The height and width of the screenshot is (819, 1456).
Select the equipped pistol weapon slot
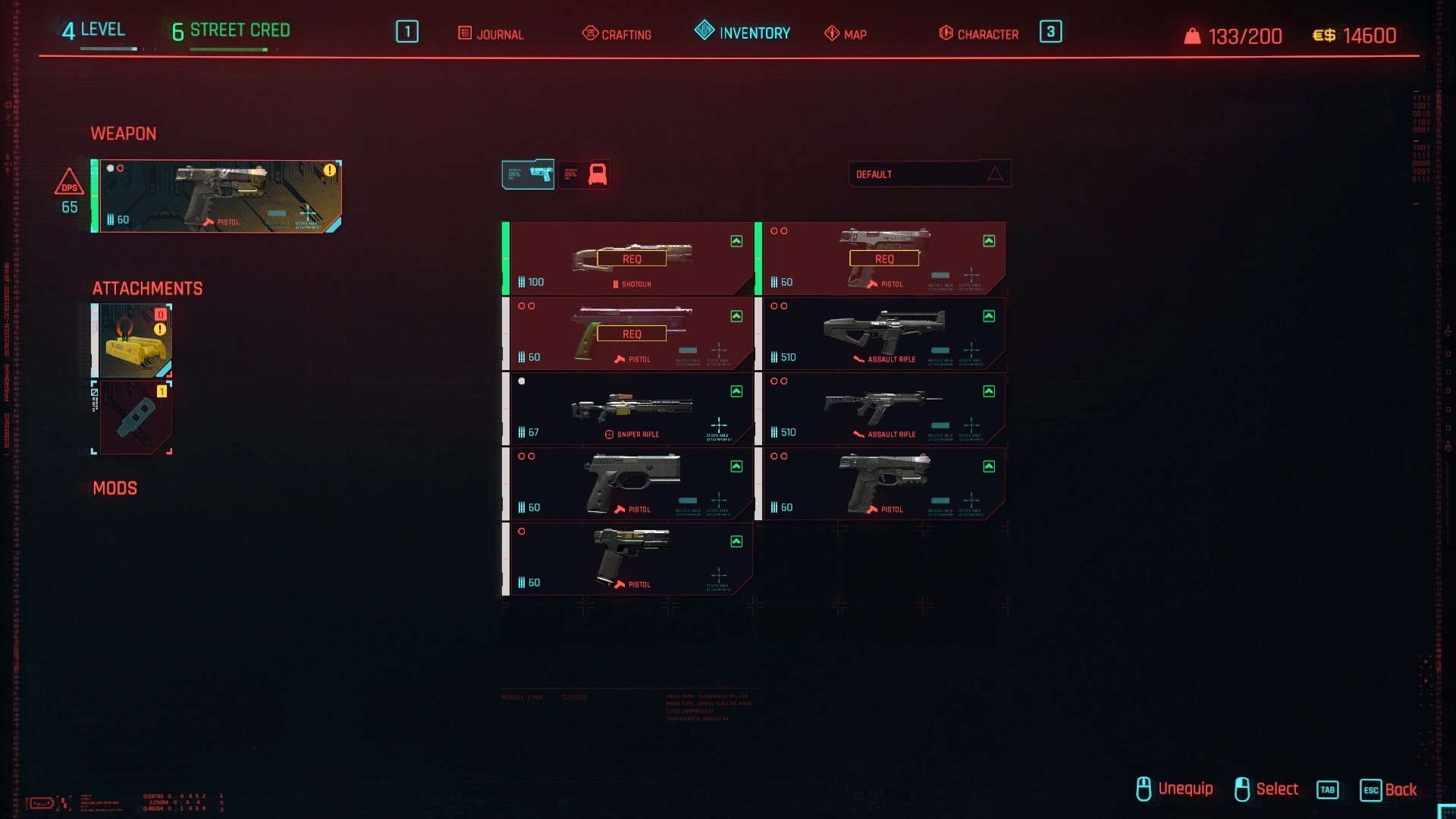click(x=220, y=196)
